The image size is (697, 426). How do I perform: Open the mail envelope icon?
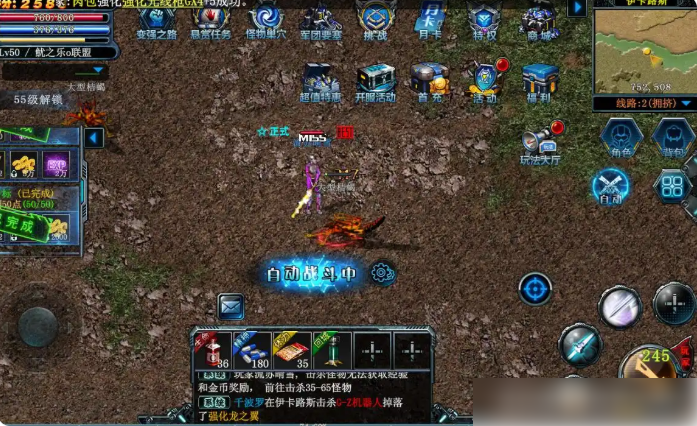231,306
